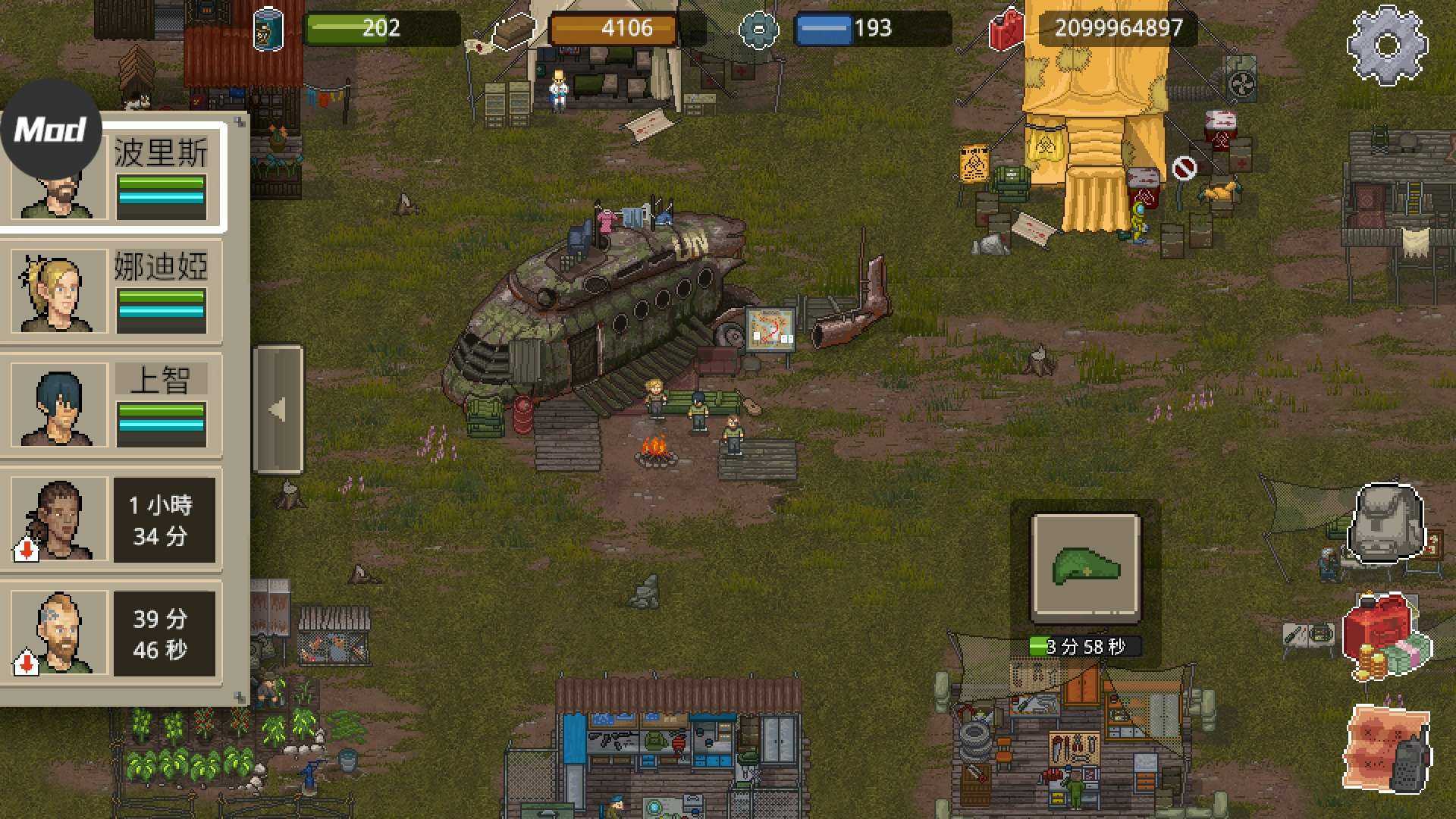The width and height of the screenshot is (1456, 819).
Task: Collapse the survivor panel with the arrow
Action: coord(278,409)
